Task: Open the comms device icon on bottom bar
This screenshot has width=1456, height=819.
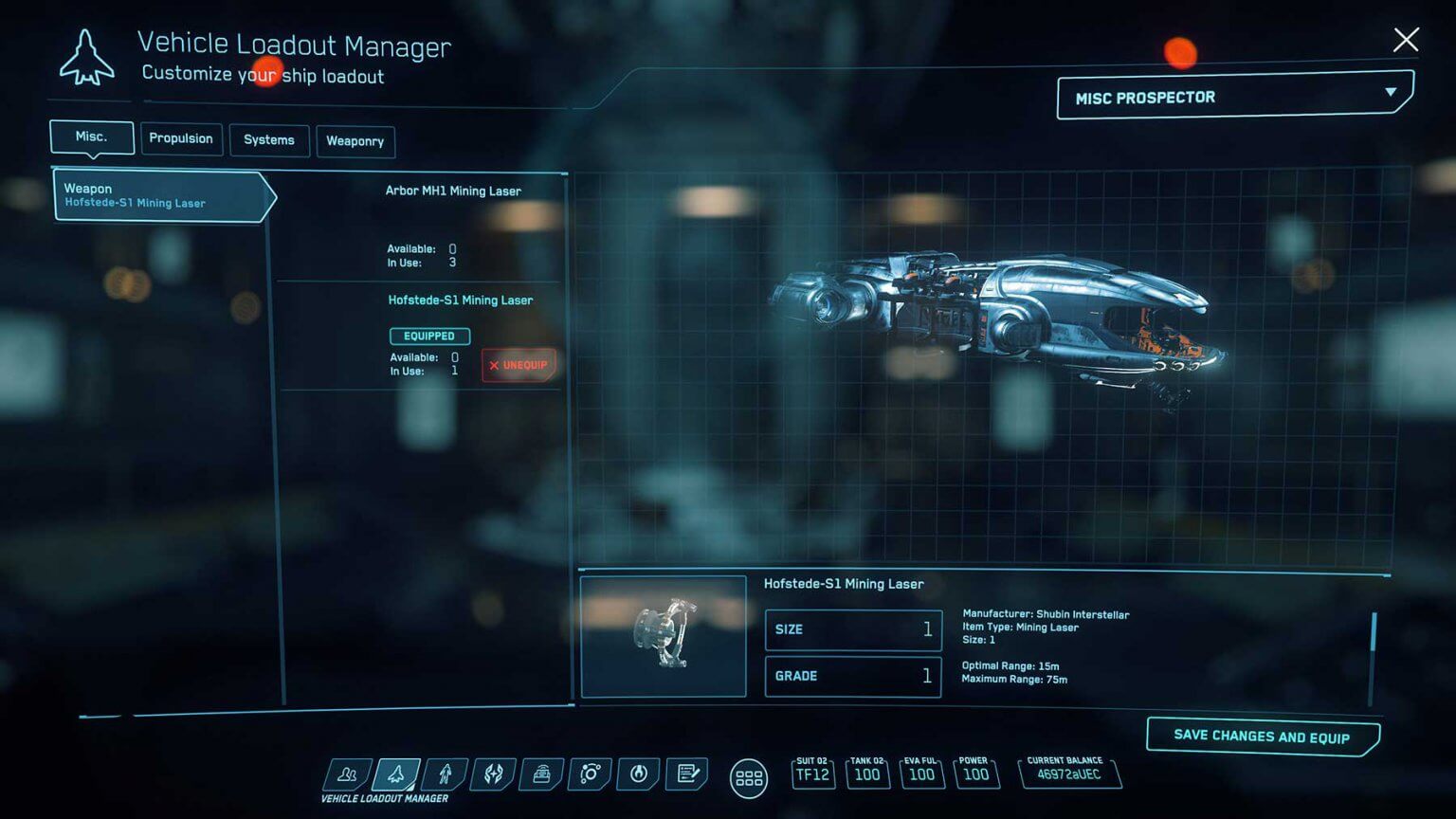Action: pos(540,776)
